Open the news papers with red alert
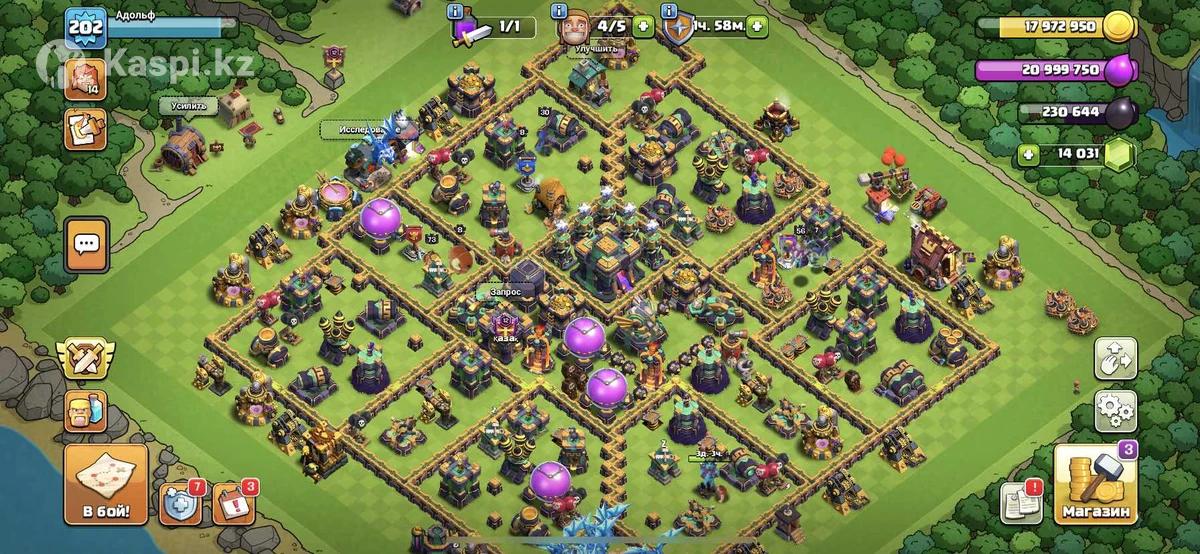 coord(1021,502)
